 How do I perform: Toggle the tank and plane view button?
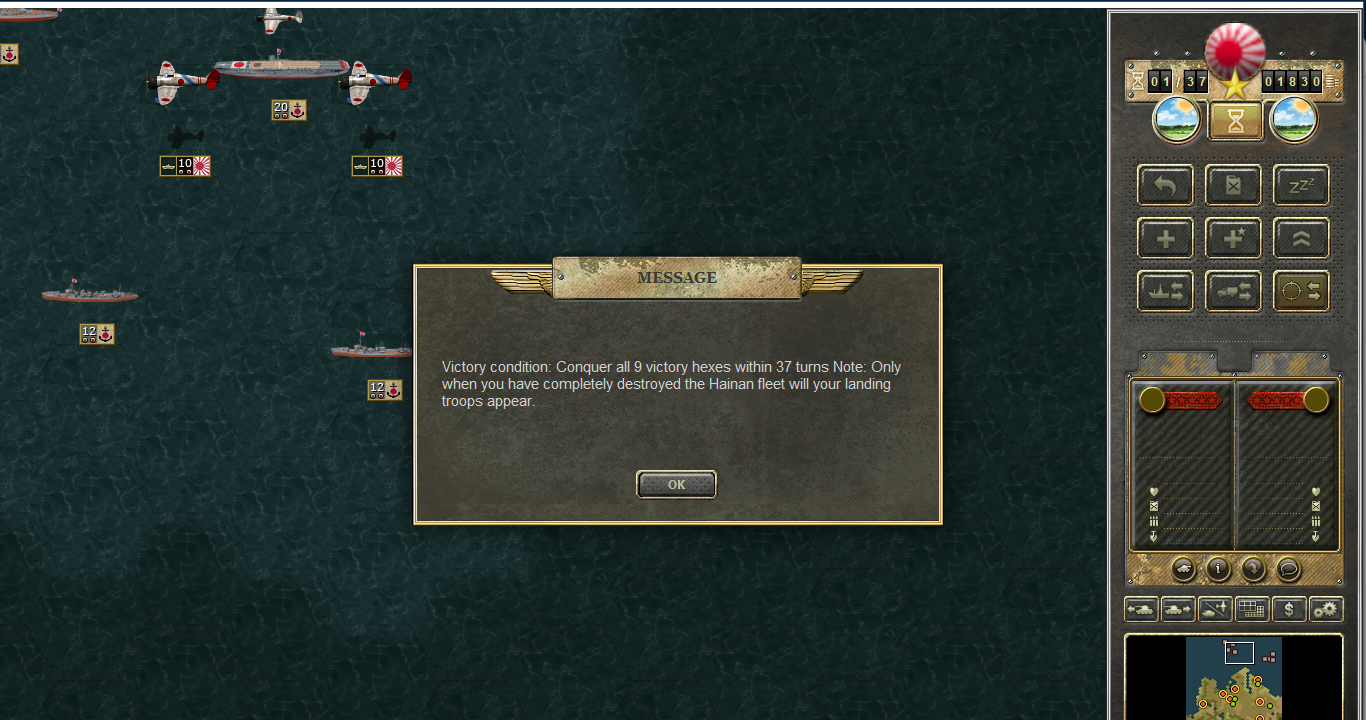pos(1215,609)
